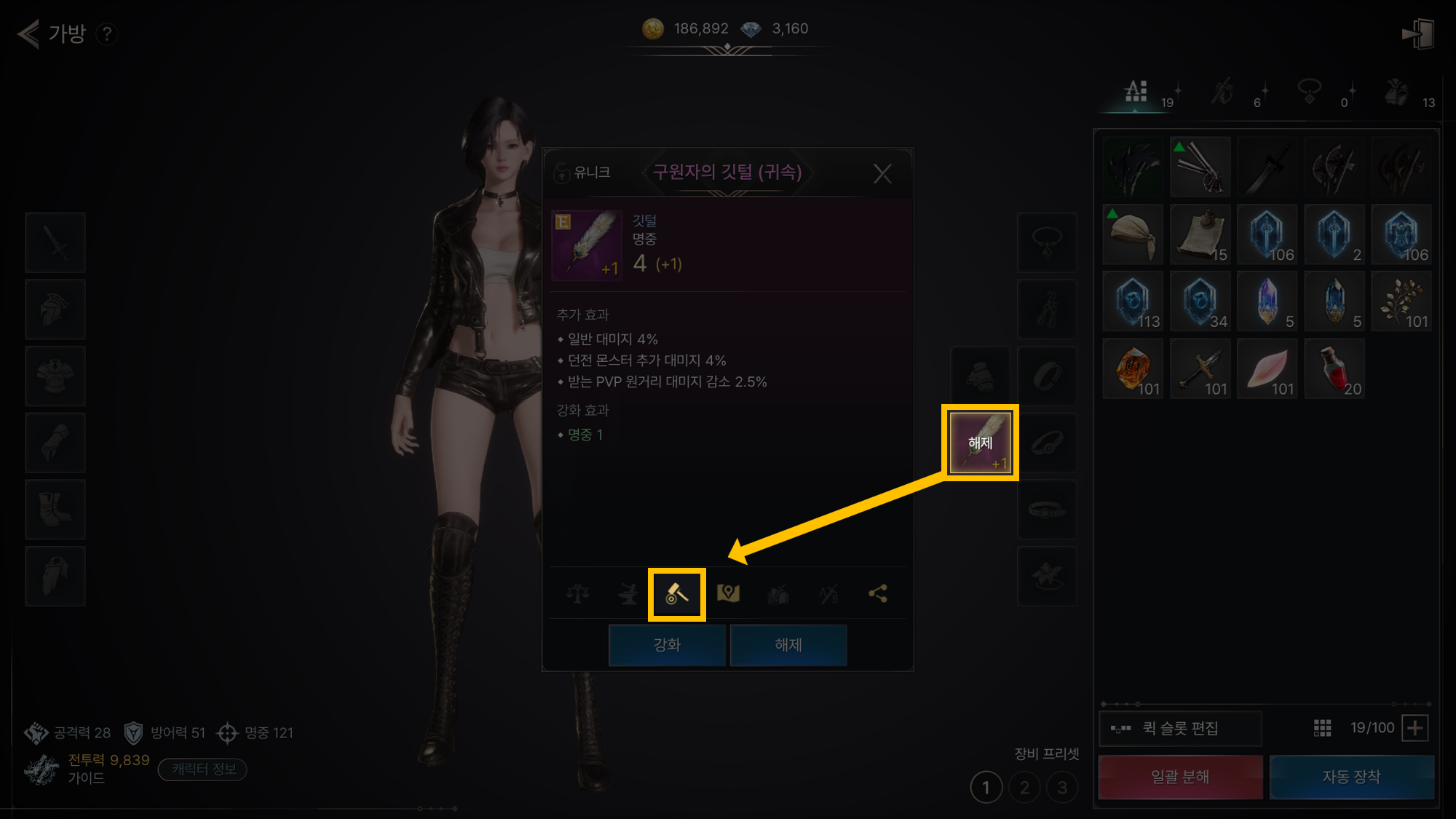Select the equipped feather slot
This screenshot has height=819, width=1456.
980,443
